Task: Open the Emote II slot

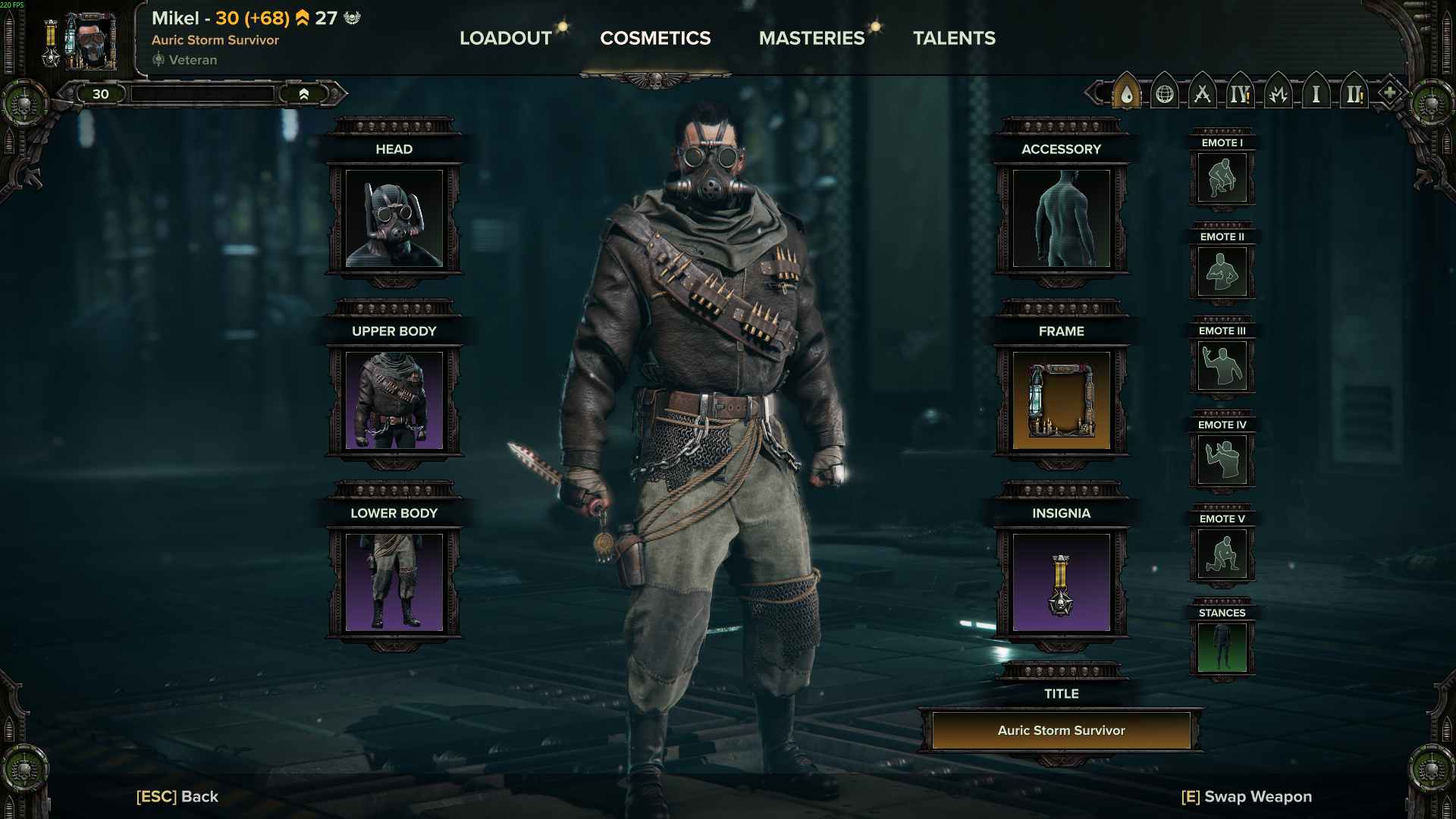Action: pos(1222,271)
